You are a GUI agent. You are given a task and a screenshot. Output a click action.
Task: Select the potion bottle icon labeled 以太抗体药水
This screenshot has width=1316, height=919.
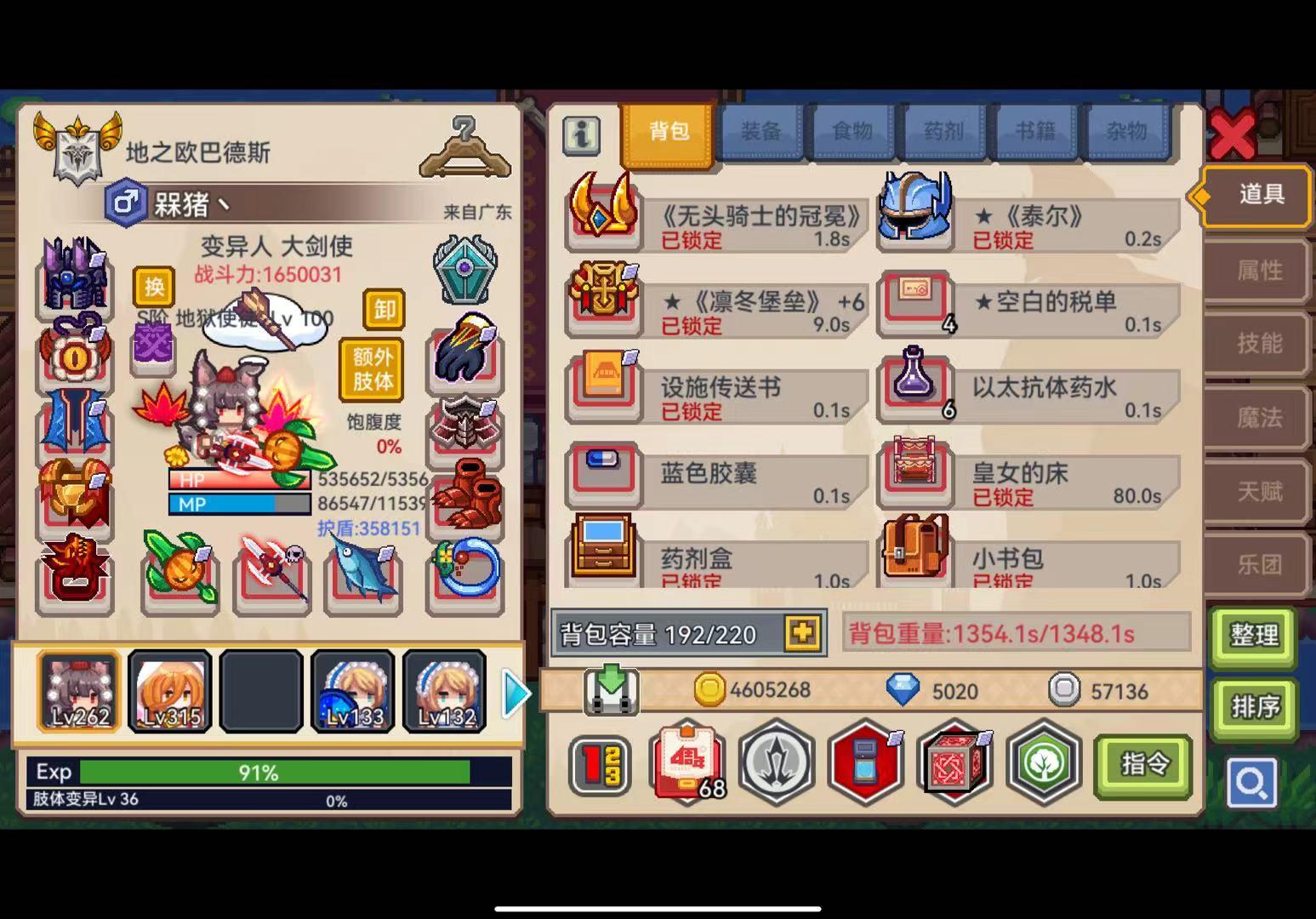point(916,390)
